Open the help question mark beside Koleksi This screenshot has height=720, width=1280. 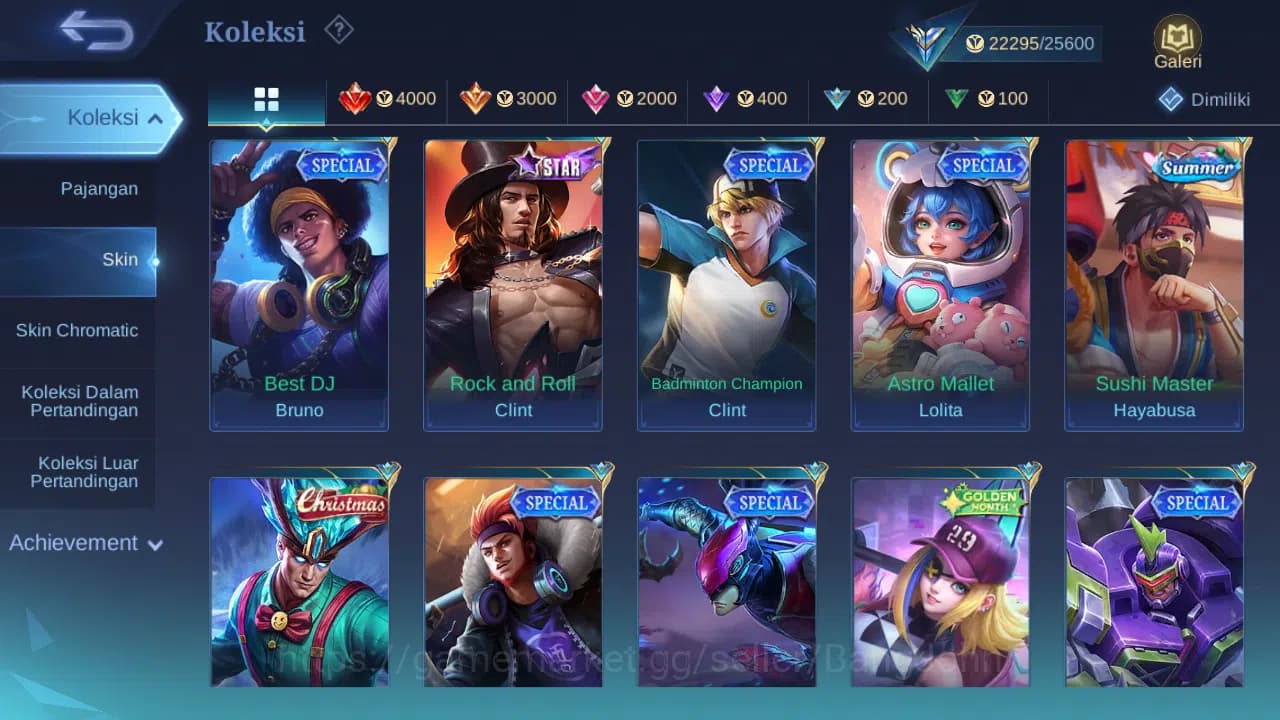pyautogui.click(x=338, y=30)
